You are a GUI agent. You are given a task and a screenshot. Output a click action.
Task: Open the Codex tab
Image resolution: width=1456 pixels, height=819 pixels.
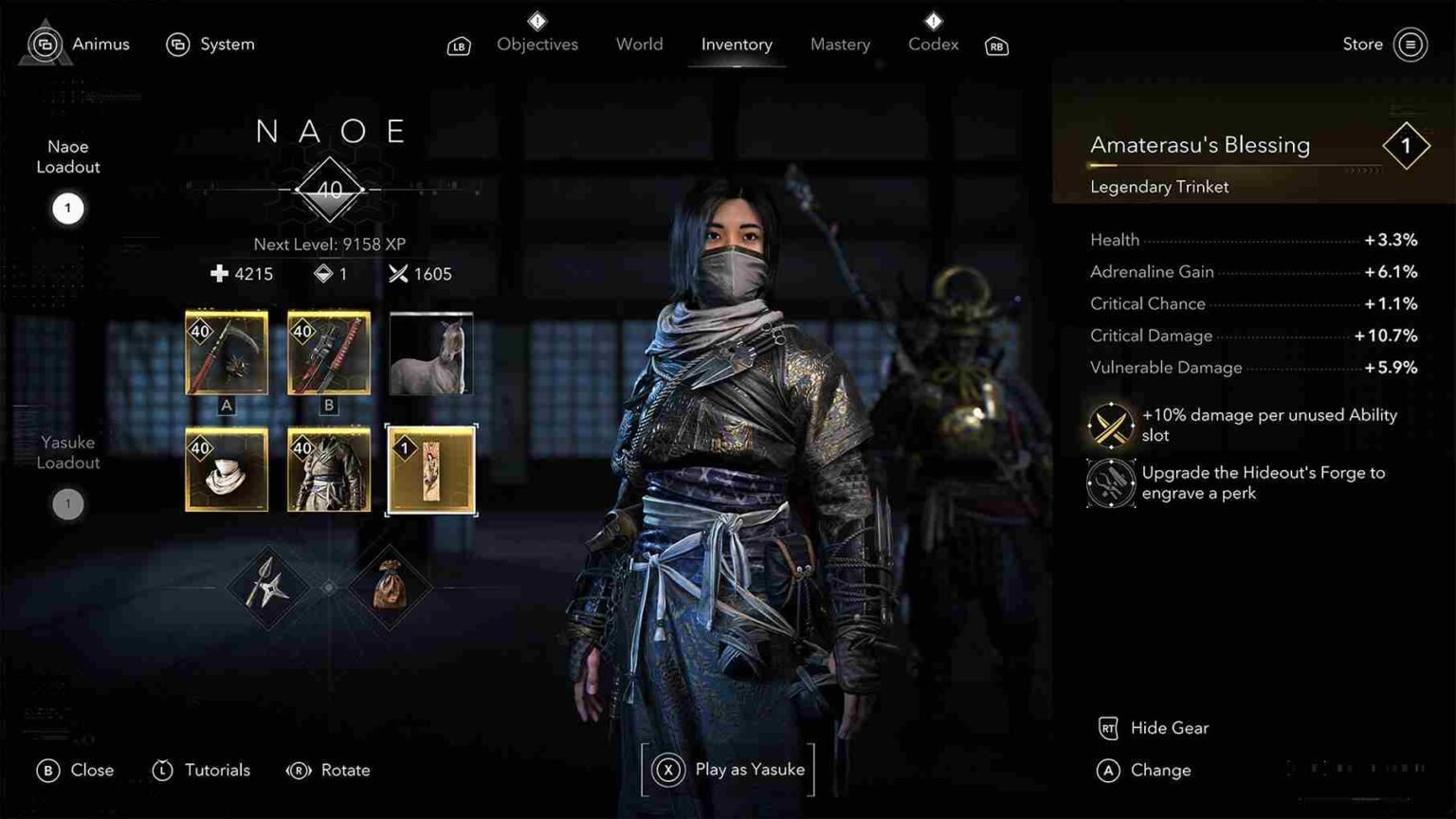tap(933, 44)
